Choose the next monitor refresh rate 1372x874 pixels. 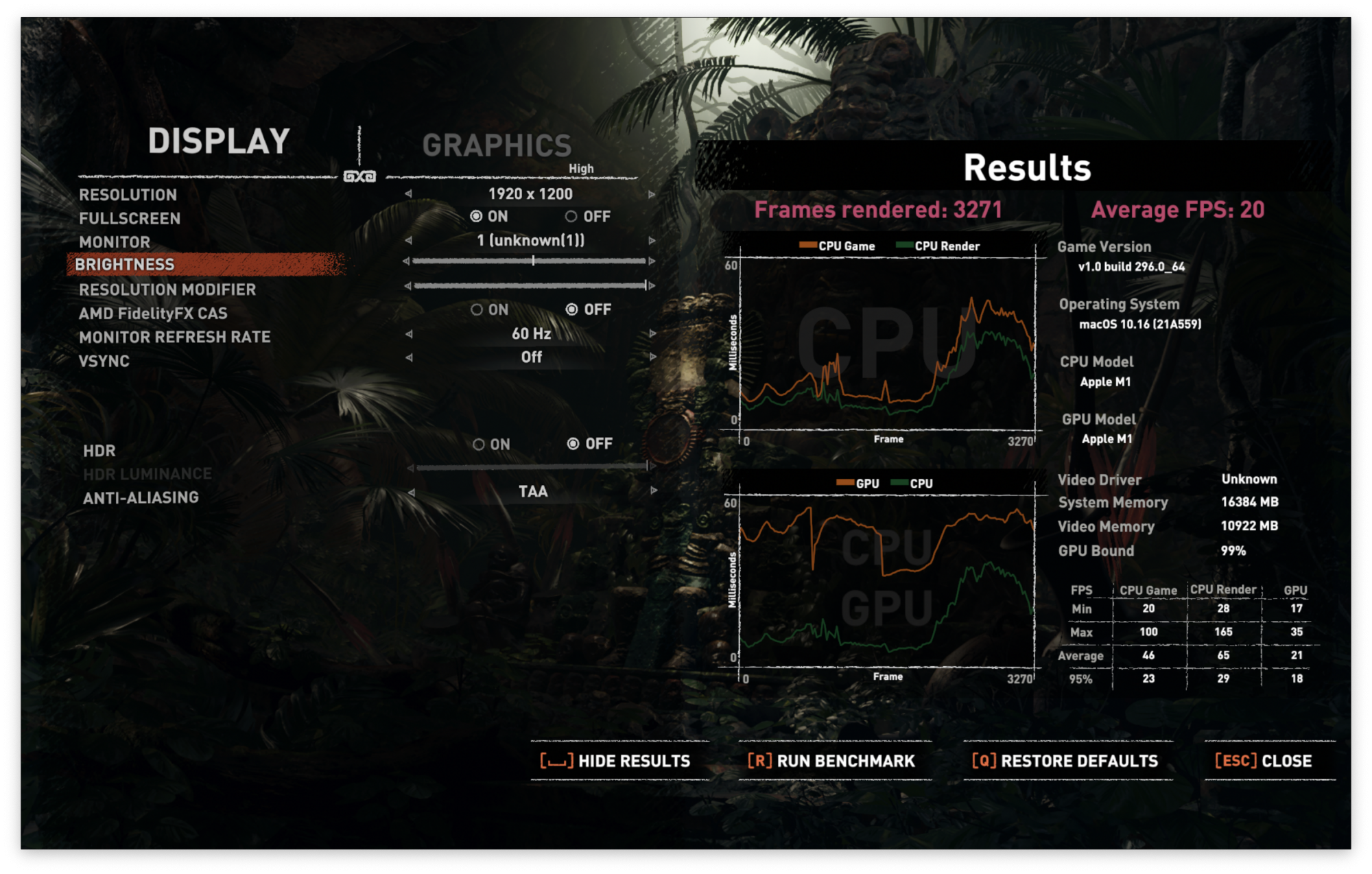(652, 334)
